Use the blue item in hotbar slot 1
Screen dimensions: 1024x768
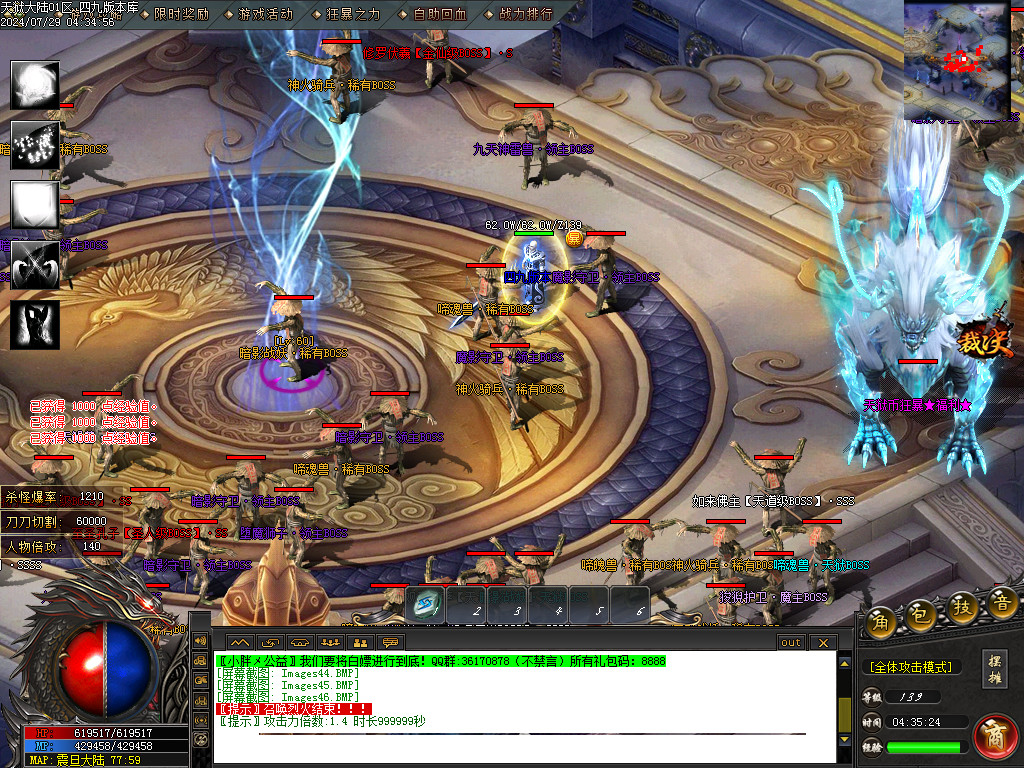[428, 603]
